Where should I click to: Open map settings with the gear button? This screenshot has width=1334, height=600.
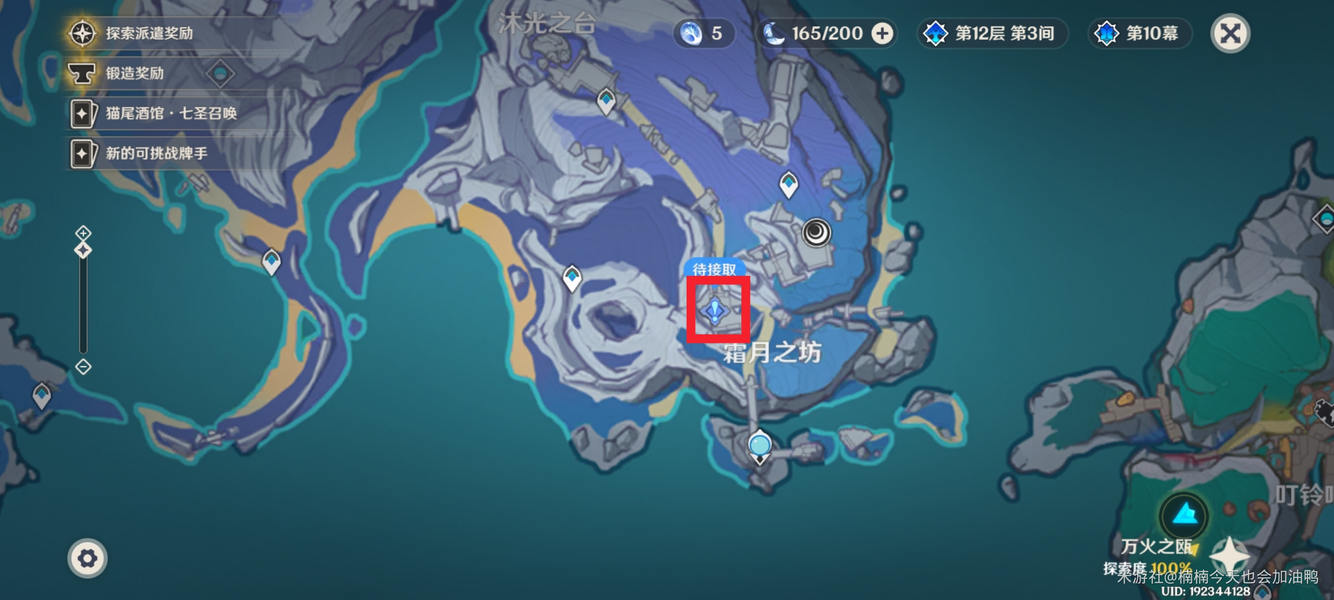tap(87, 558)
